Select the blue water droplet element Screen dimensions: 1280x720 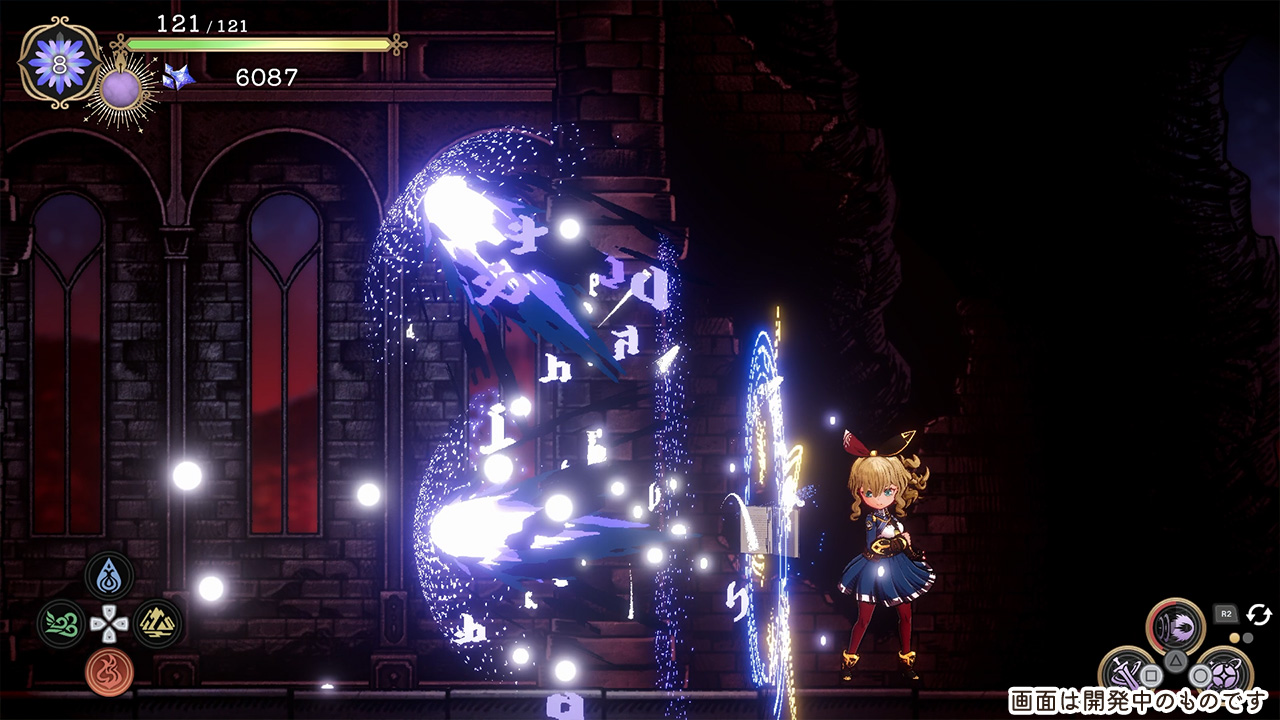(x=109, y=575)
